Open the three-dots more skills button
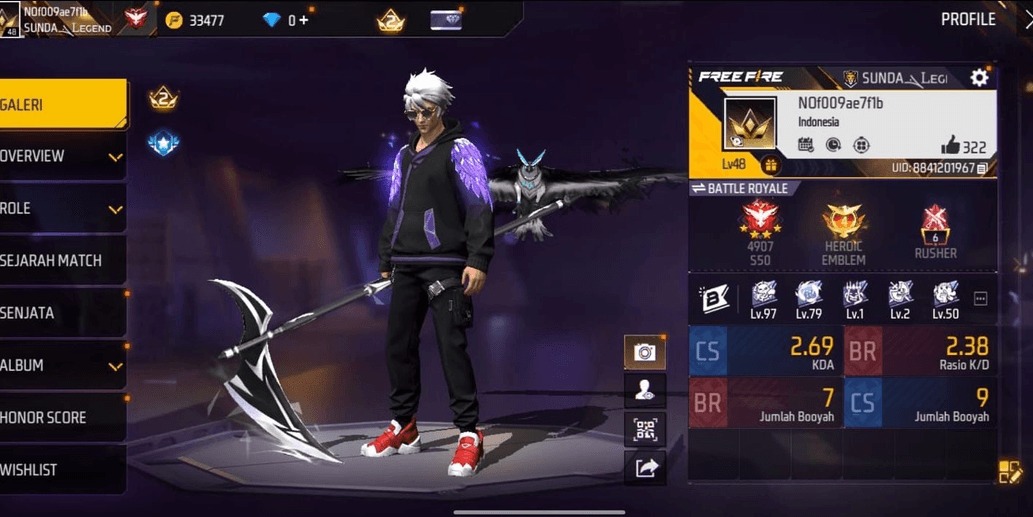The height and width of the screenshot is (517, 1033). point(980,298)
